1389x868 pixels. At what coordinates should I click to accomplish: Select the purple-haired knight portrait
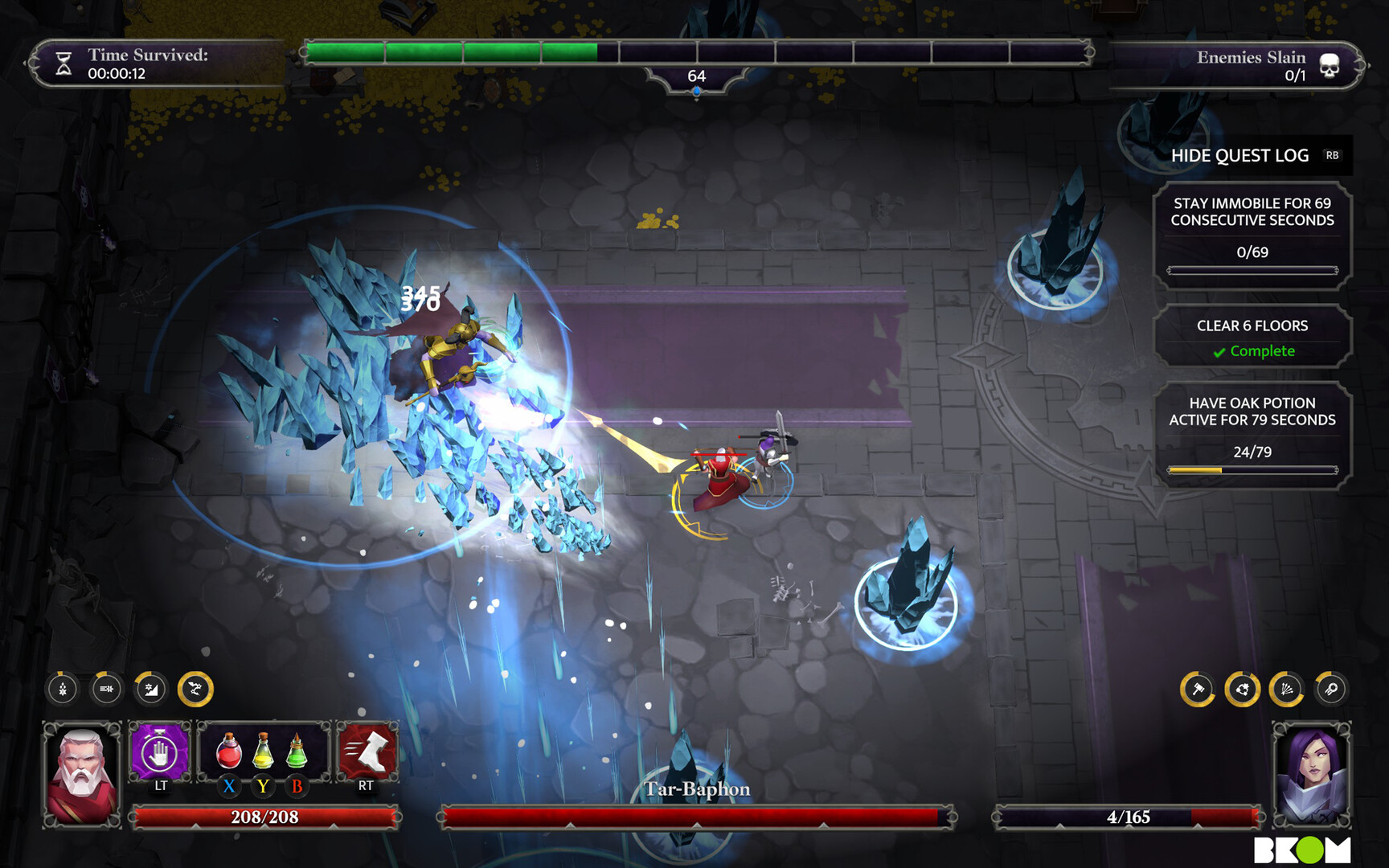click(1311, 775)
